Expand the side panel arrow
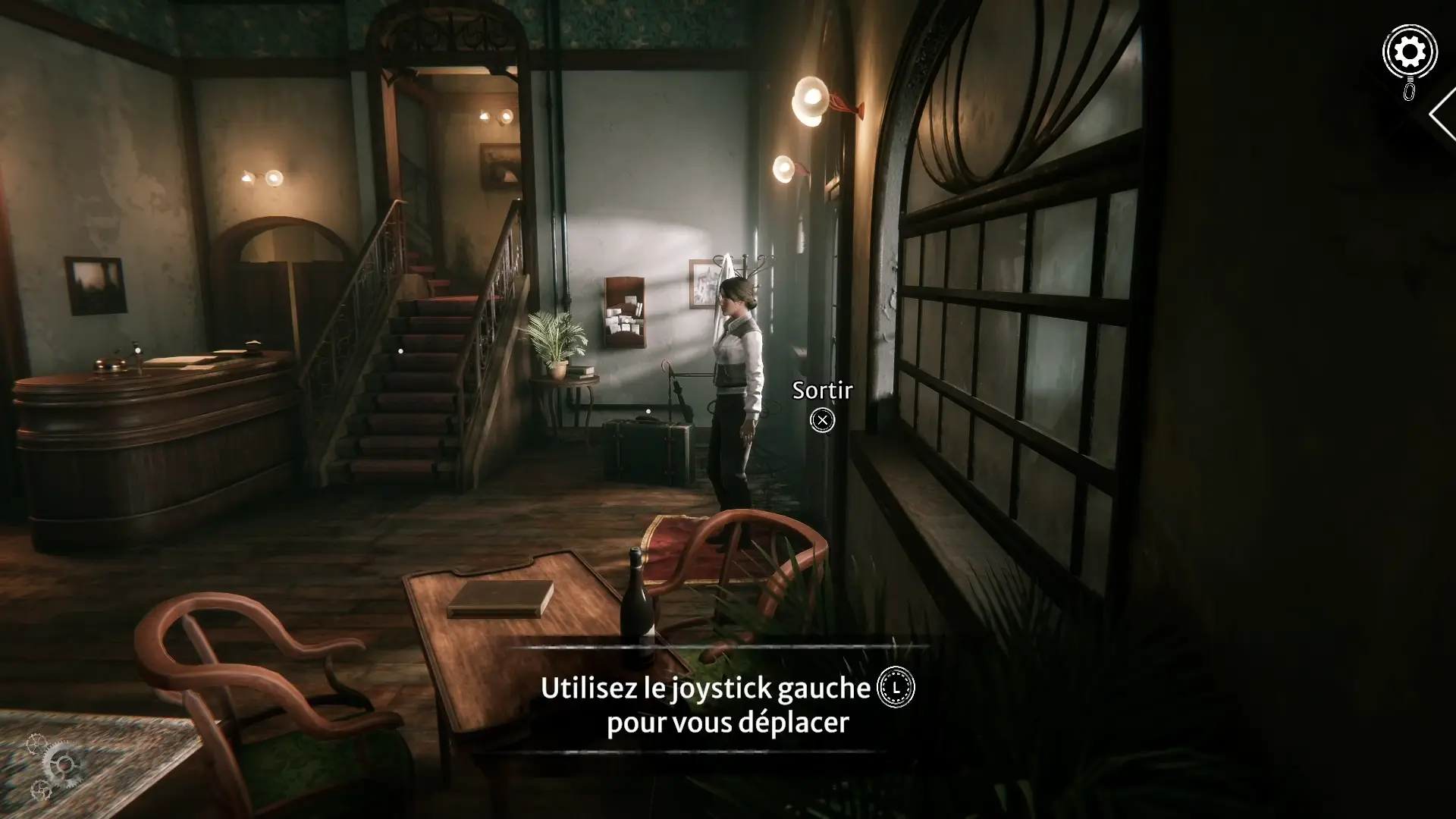Viewport: 1456px width, 819px height. 1442,115
